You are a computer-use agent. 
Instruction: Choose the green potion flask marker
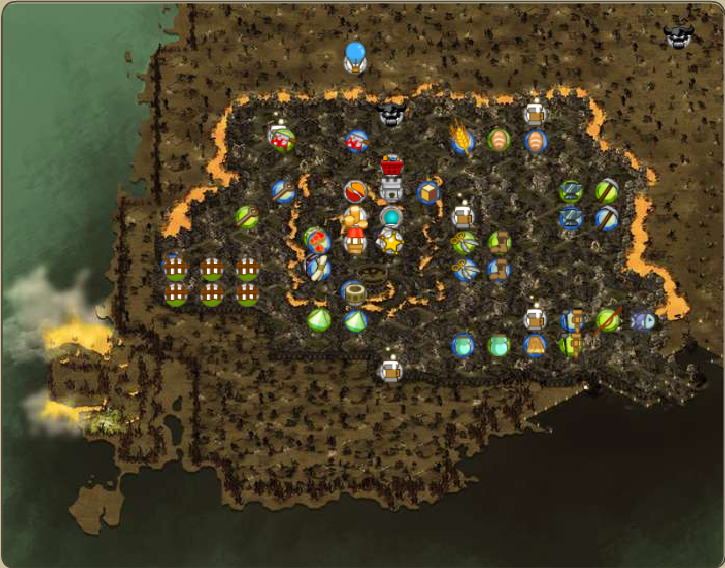499,346
